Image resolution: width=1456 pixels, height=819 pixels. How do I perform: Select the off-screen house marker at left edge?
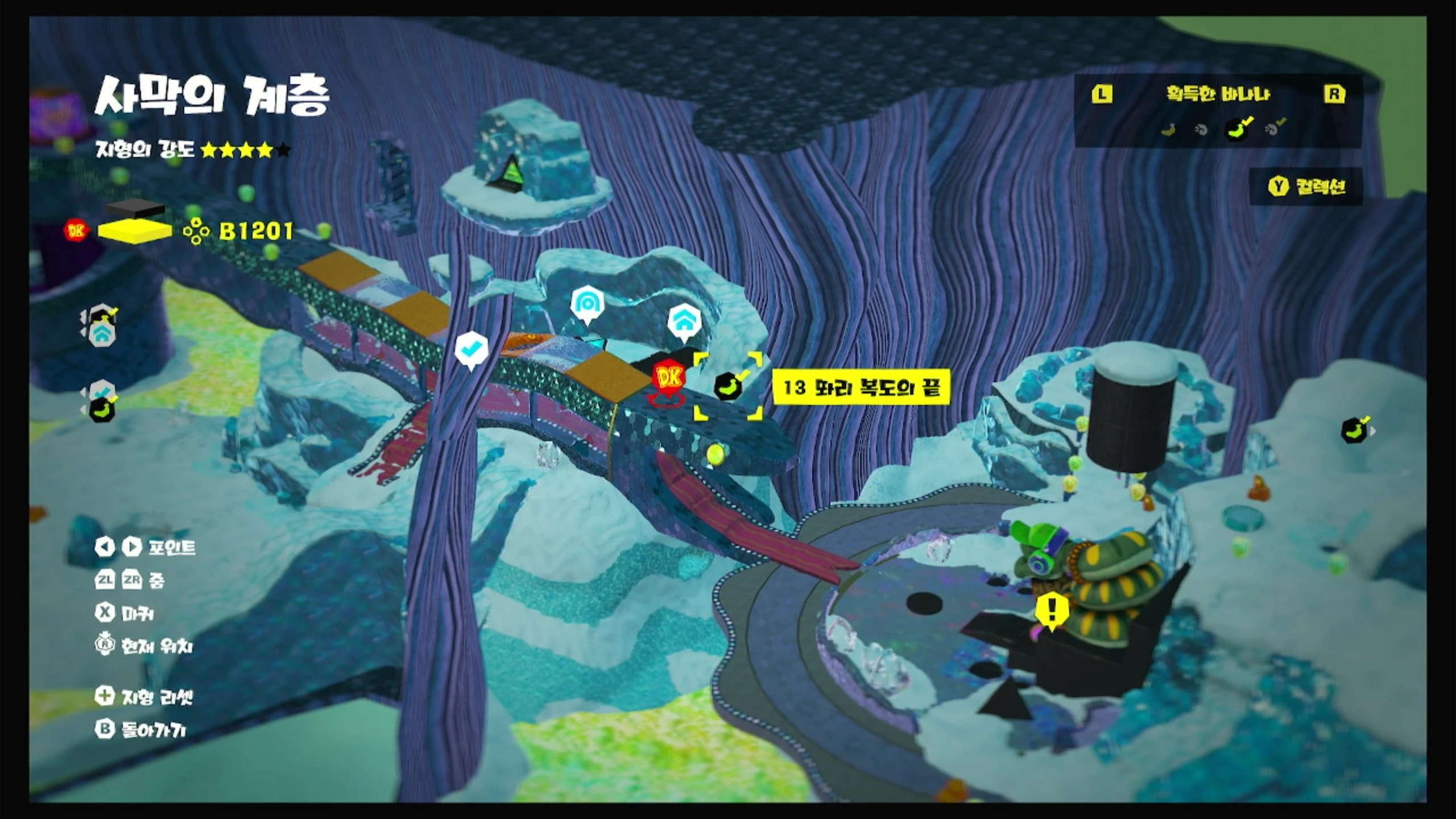coord(101,335)
